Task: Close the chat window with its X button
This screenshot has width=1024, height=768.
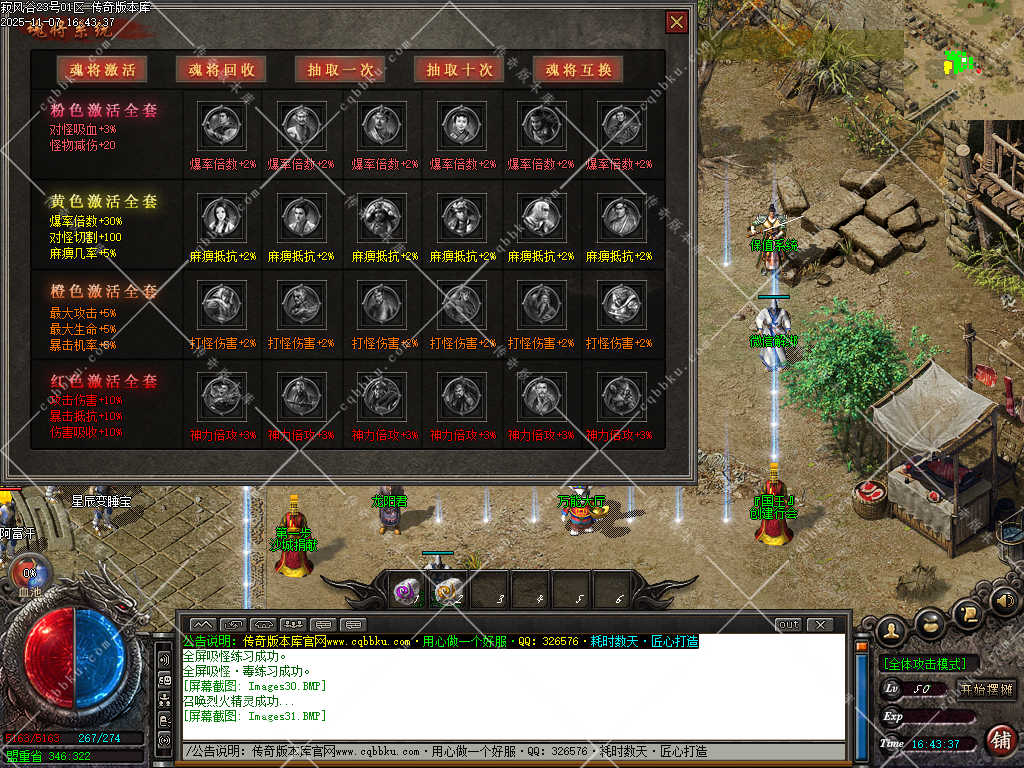Action: (820, 625)
